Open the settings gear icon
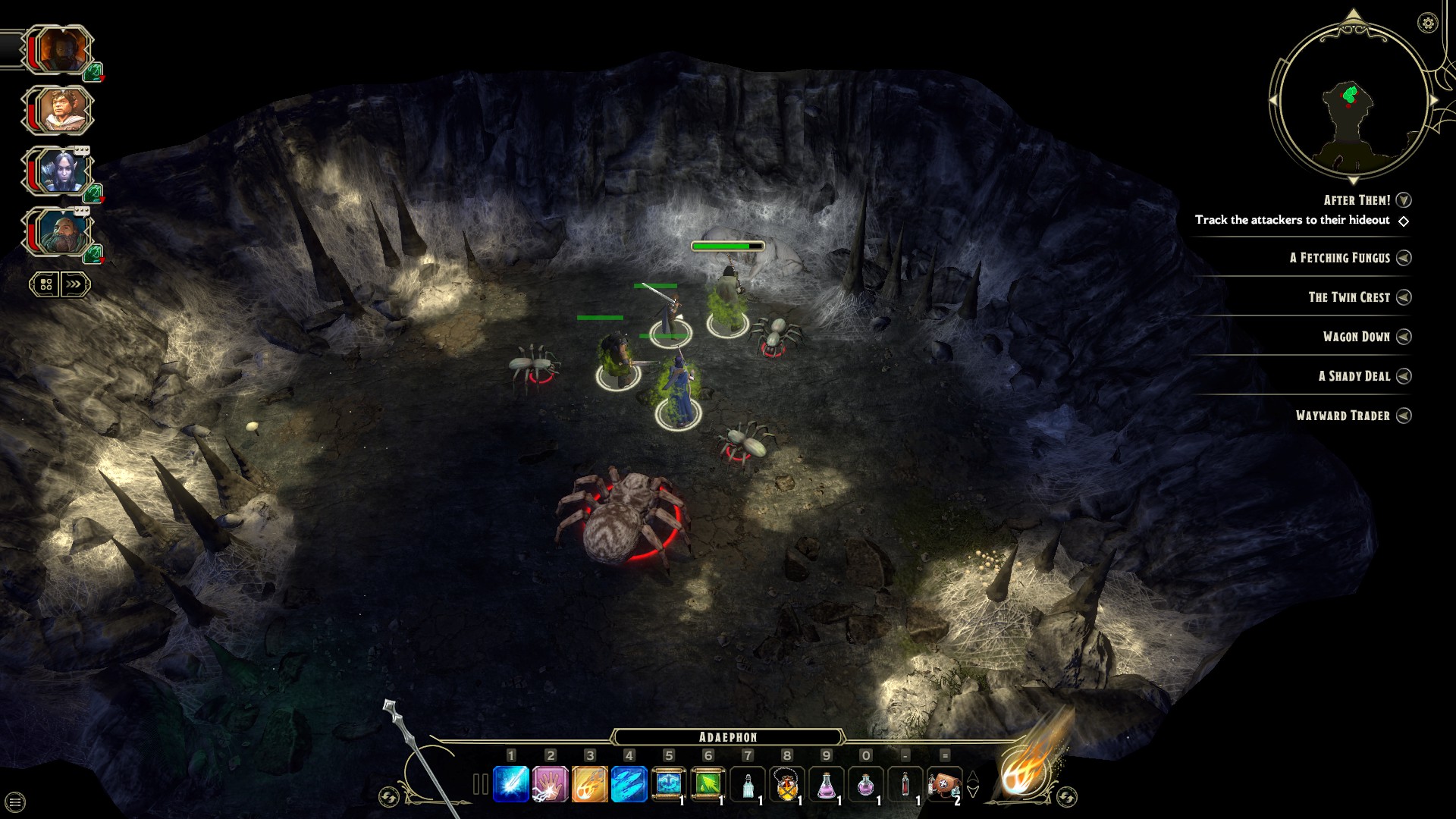 point(1427,23)
